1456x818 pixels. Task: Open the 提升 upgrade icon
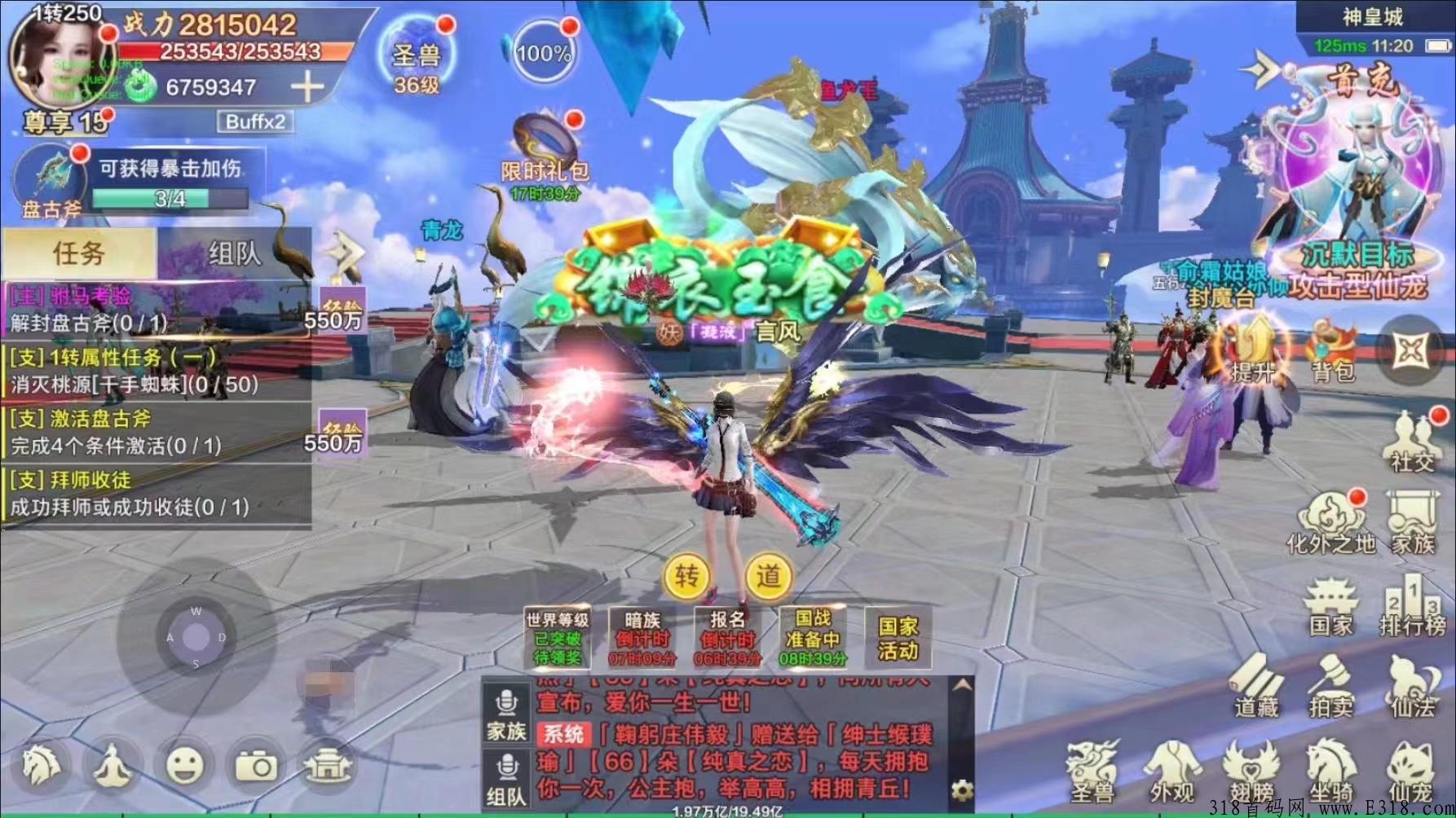click(x=1252, y=352)
